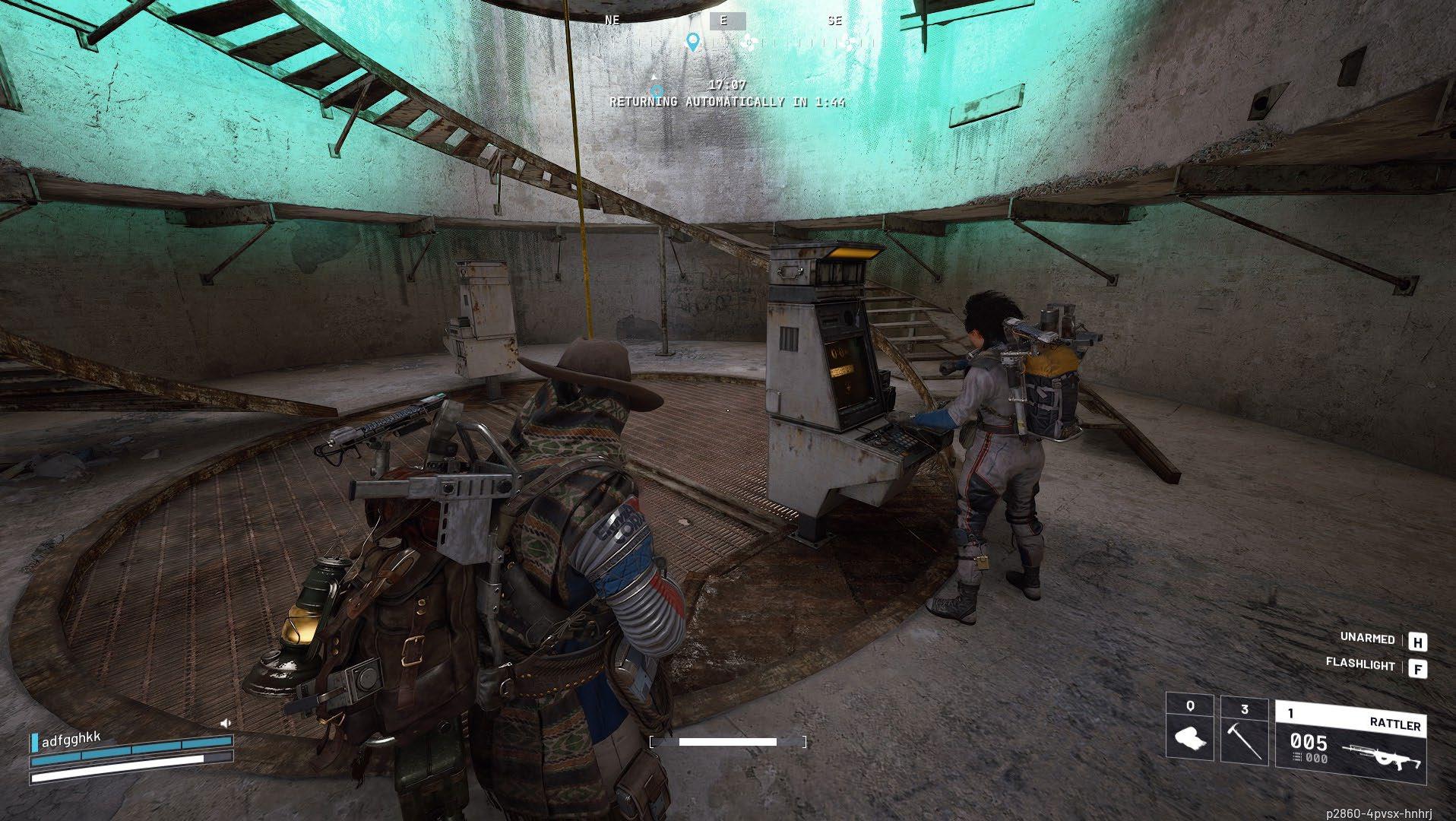The width and height of the screenshot is (1456, 821).
Task: Choose the pickaxe tool slot
Action: (x=1244, y=731)
